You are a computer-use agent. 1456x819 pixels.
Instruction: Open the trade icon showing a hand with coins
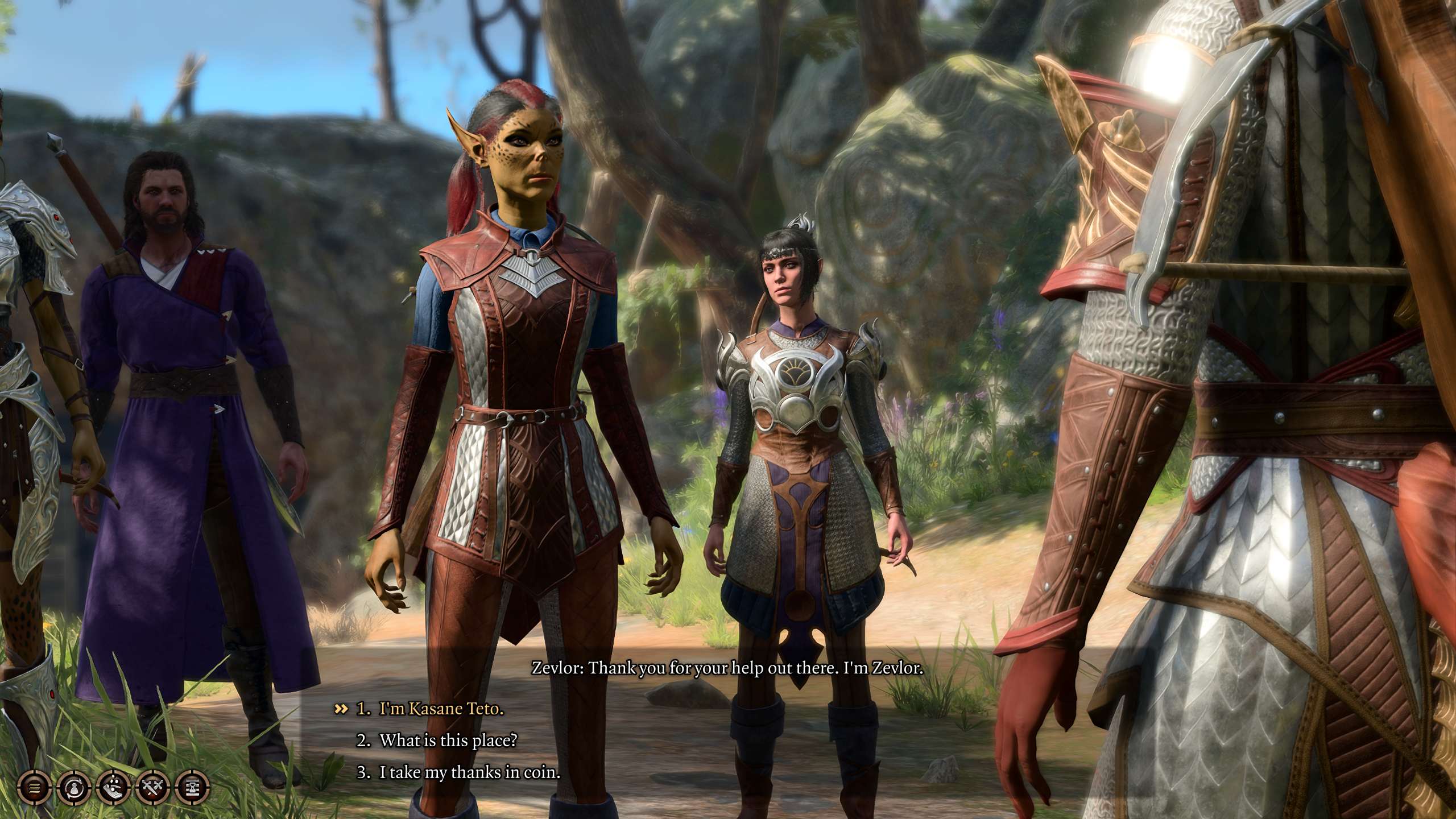click(x=114, y=788)
